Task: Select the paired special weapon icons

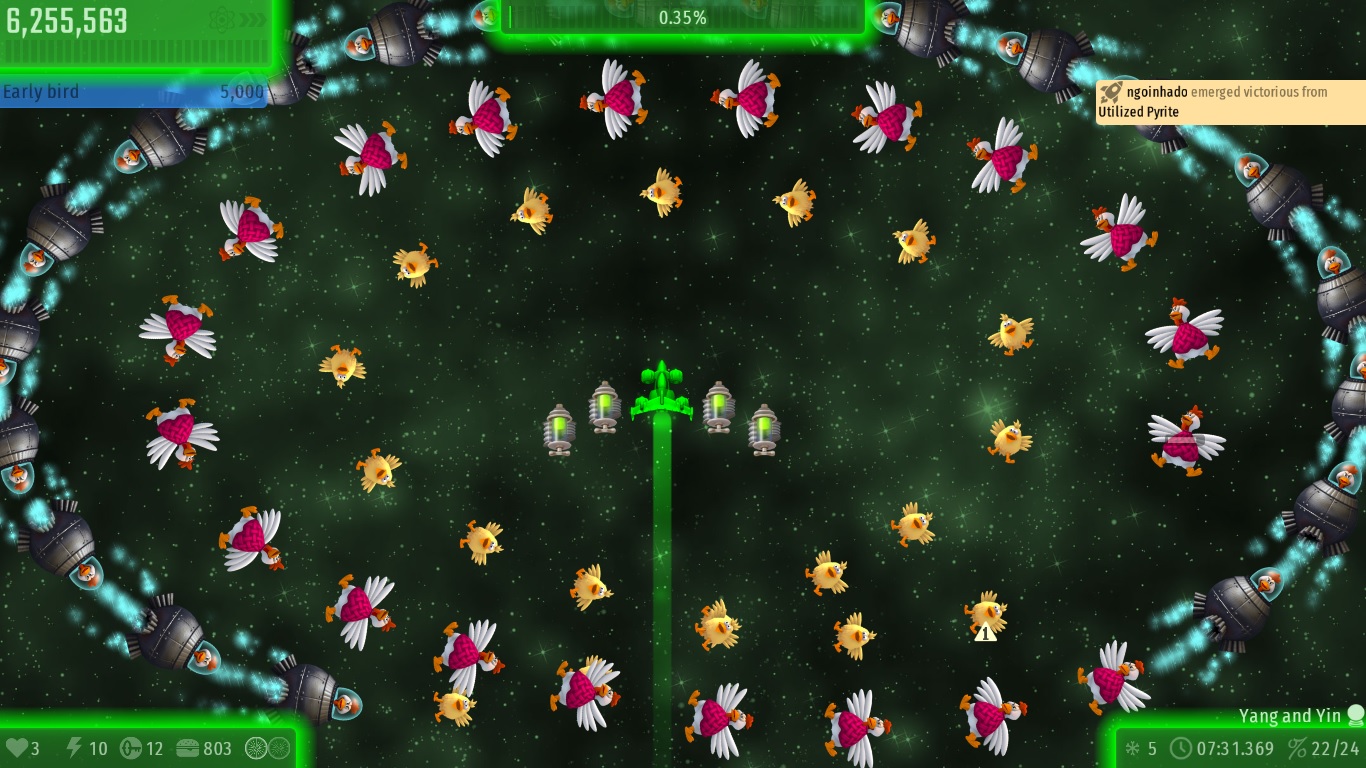Action: point(268,747)
